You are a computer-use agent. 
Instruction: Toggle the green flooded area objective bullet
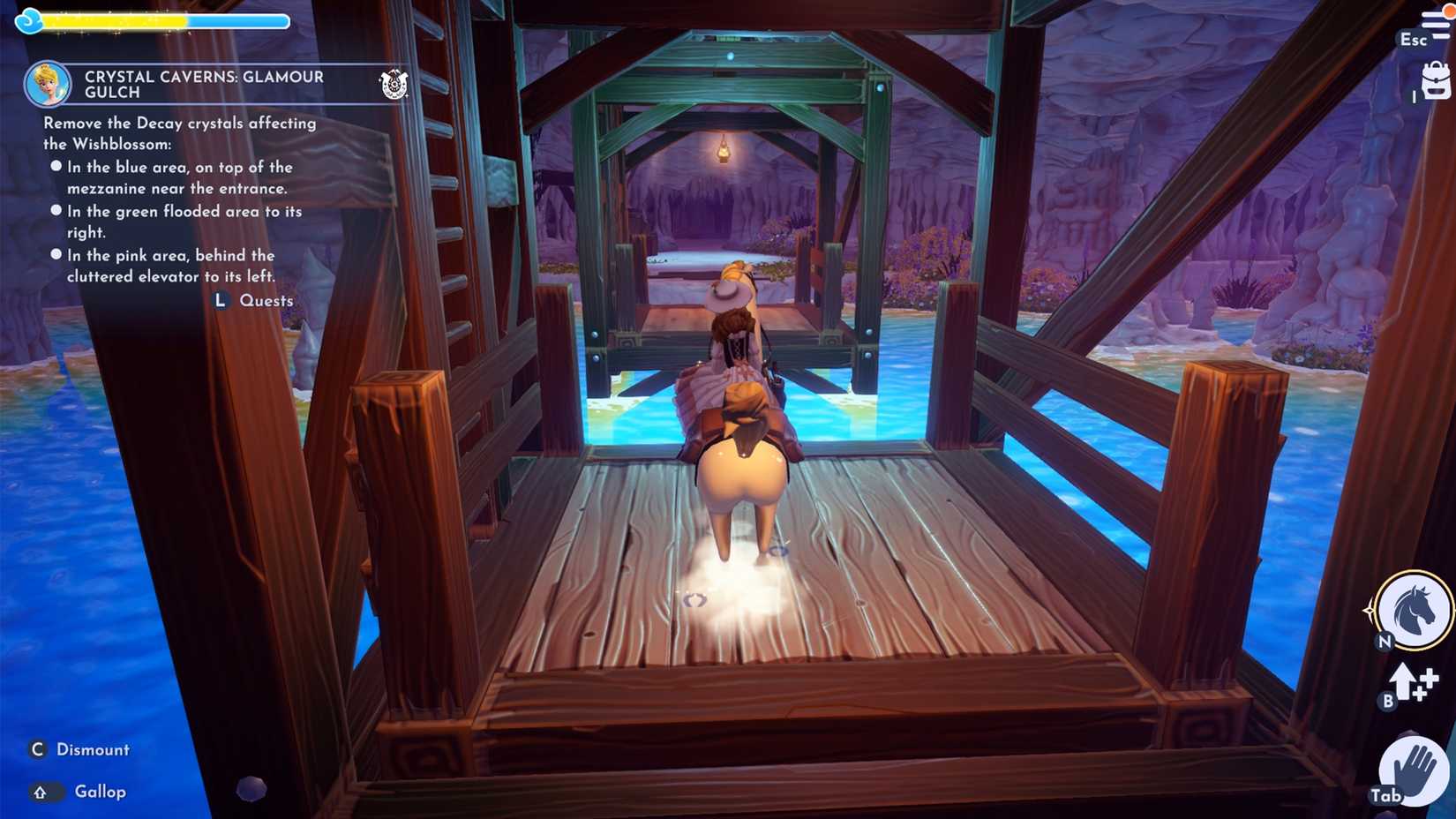pos(56,209)
